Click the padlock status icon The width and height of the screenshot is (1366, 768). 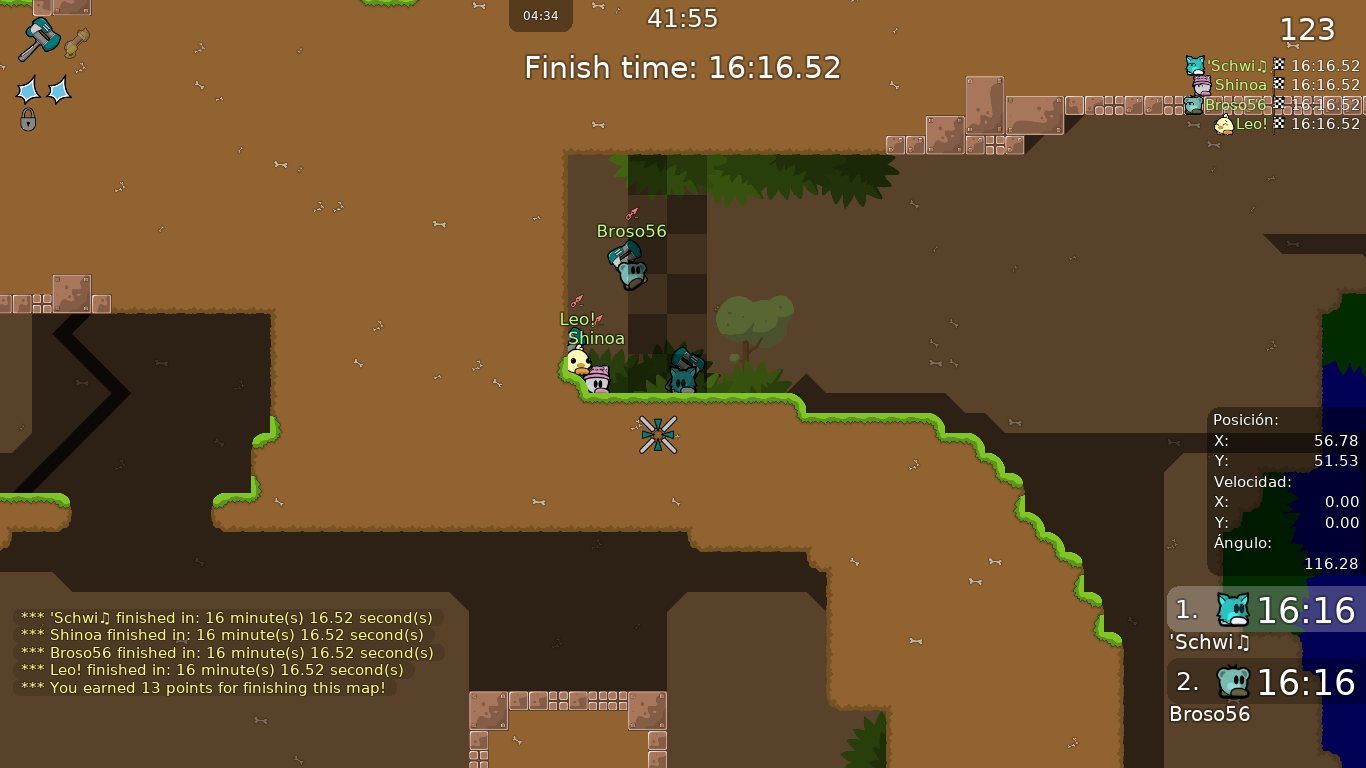pyautogui.click(x=28, y=120)
